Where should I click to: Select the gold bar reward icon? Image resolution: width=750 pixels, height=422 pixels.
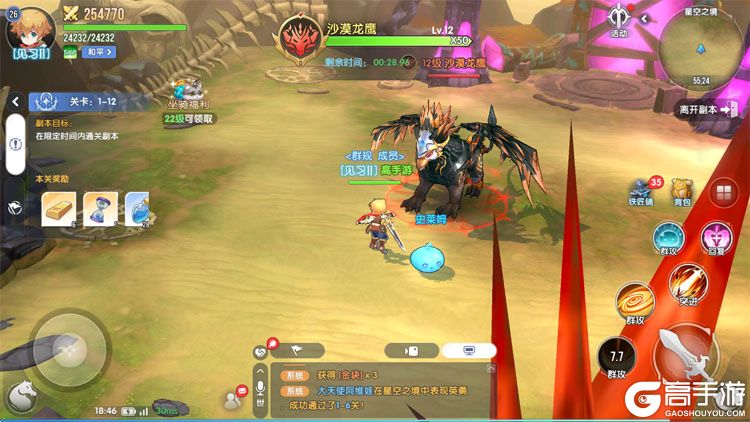[58, 208]
